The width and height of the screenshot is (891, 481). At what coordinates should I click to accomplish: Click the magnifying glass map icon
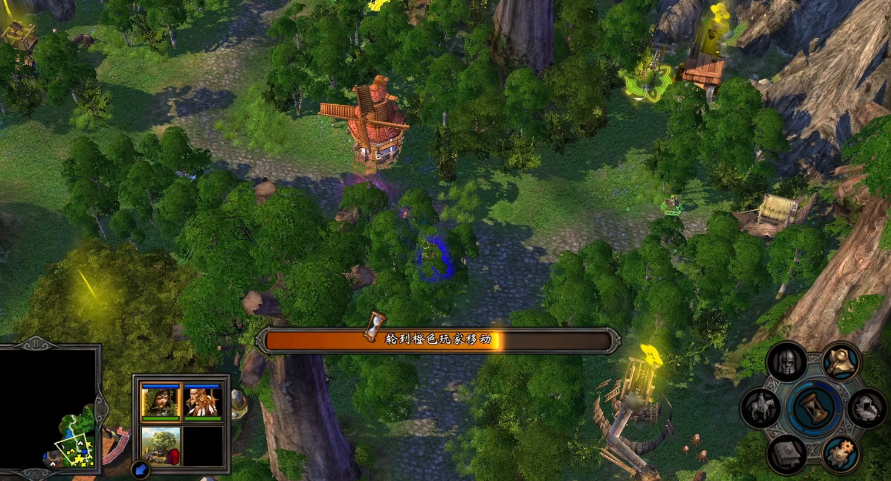click(841, 360)
